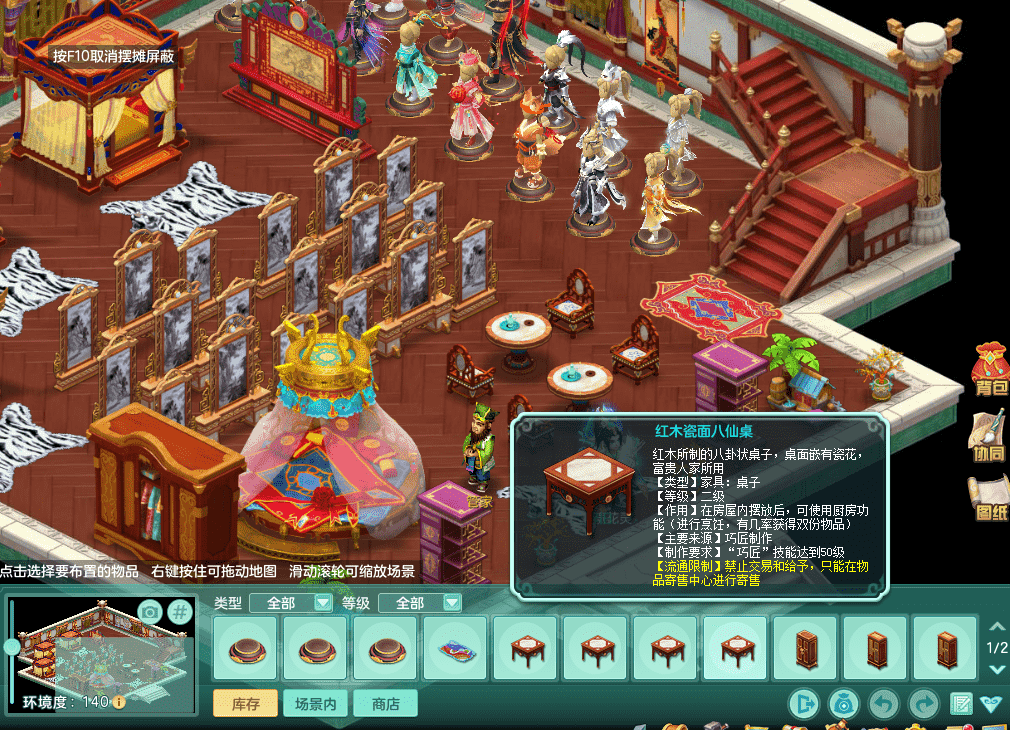This screenshot has width=1010, height=730.
Task: Toggle the grid hash button
Action: tap(179, 612)
